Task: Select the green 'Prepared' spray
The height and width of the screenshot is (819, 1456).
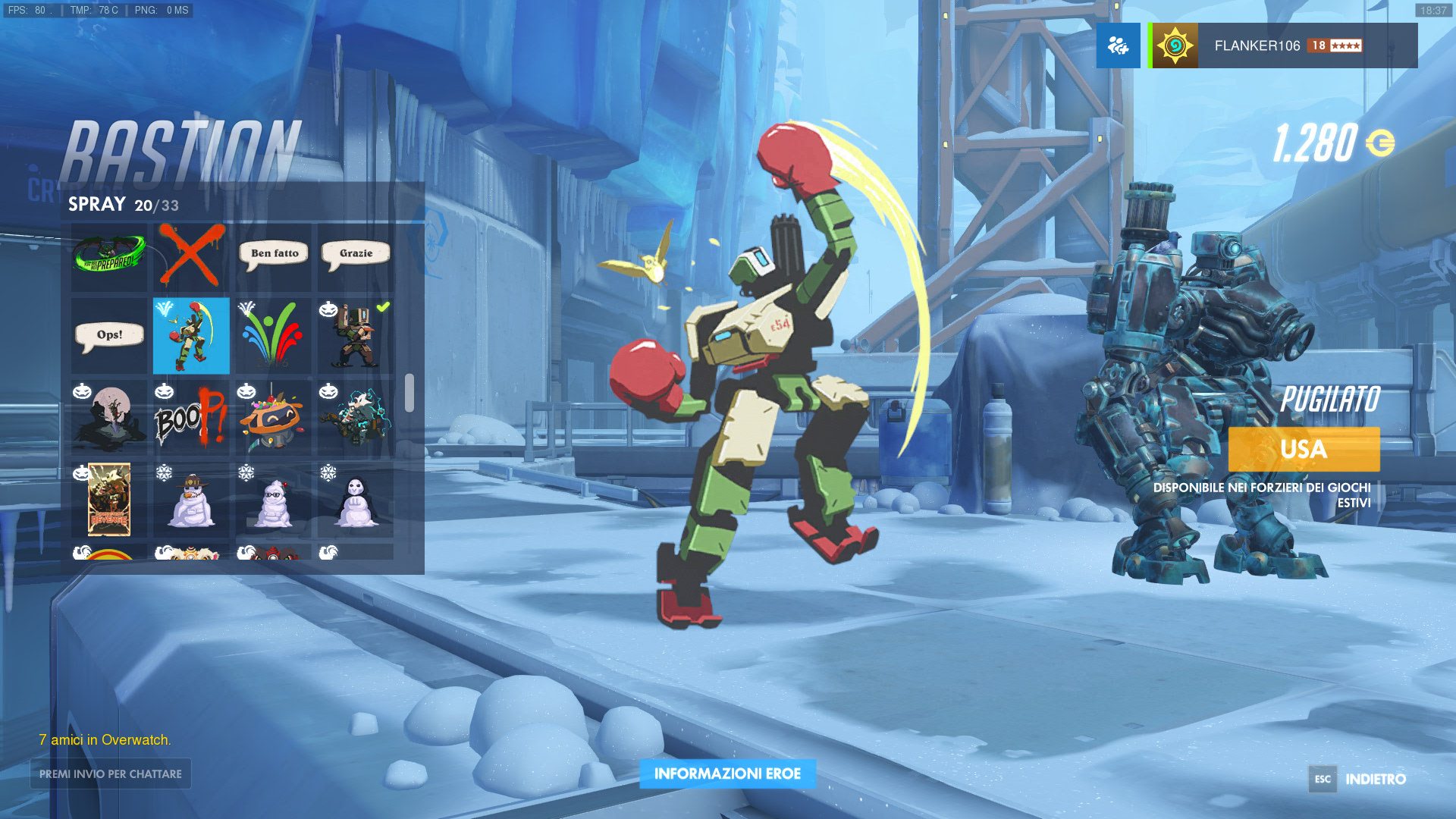Action: [109, 255]
